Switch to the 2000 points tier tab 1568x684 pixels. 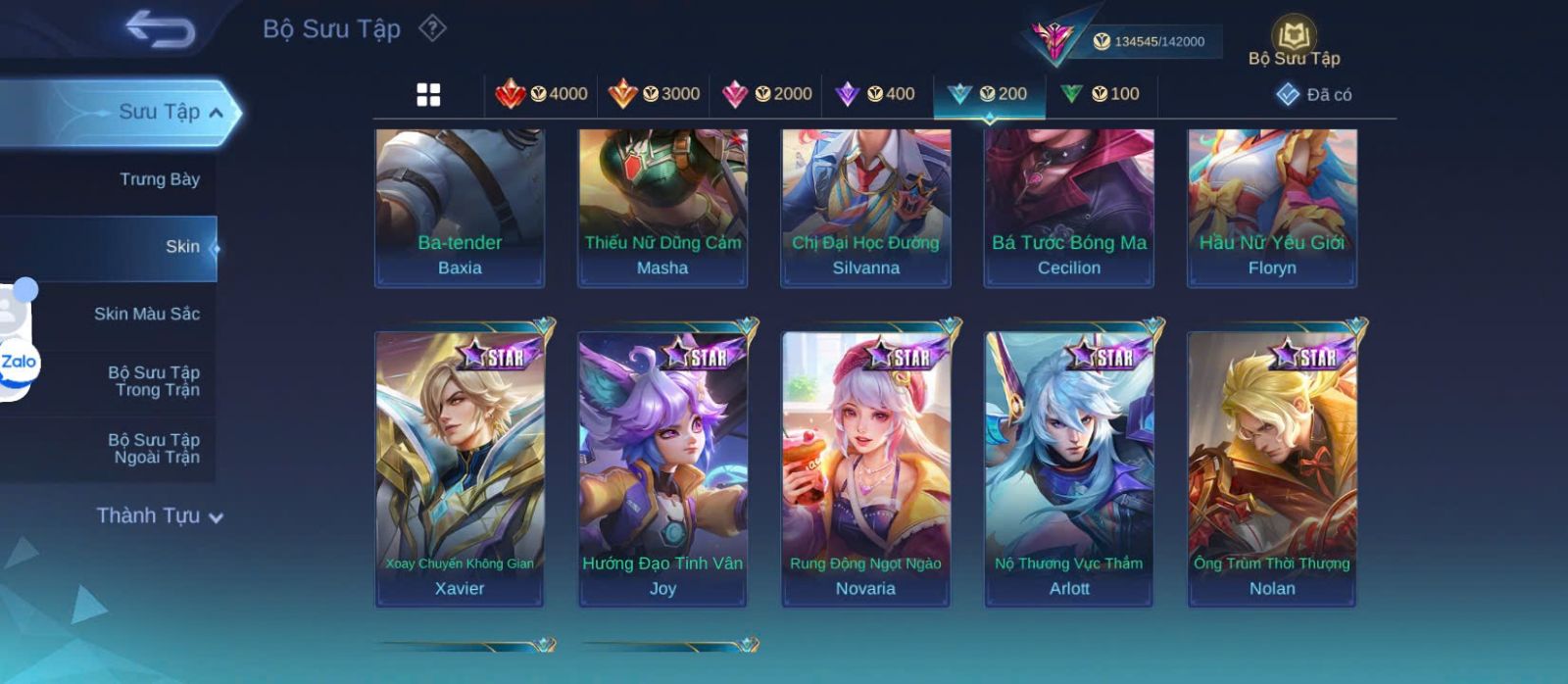click(x=766, y=94)
